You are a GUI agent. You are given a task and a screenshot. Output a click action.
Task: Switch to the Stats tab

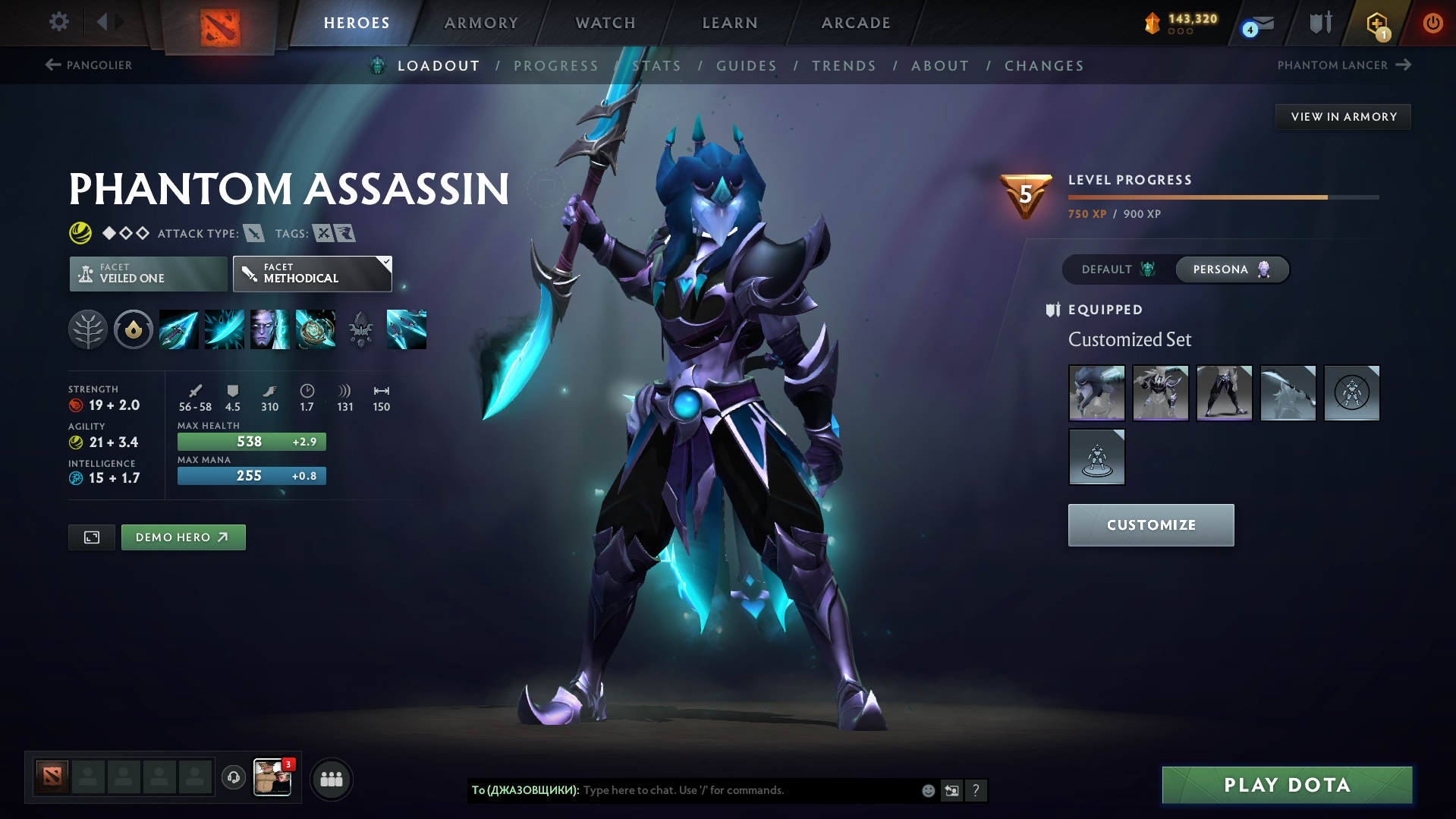click(x=657, y=66)
